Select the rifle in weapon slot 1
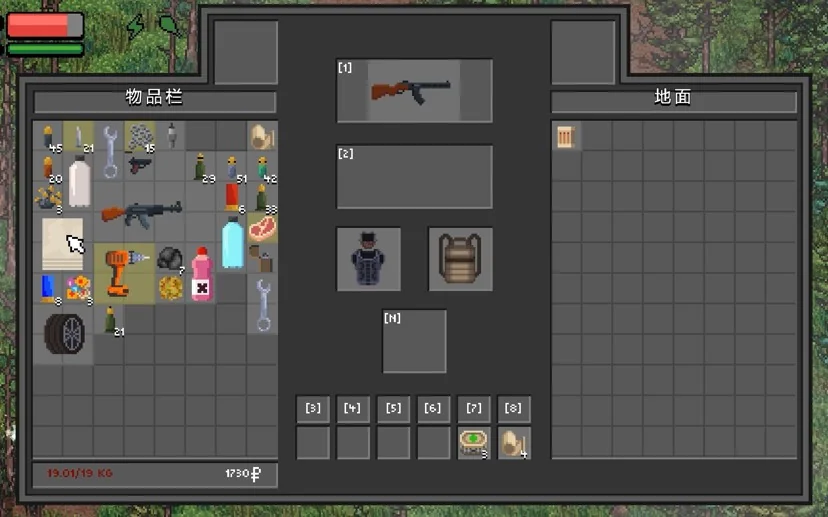The image size is (828, 517). pyautogui.click(x=413, y=90)
